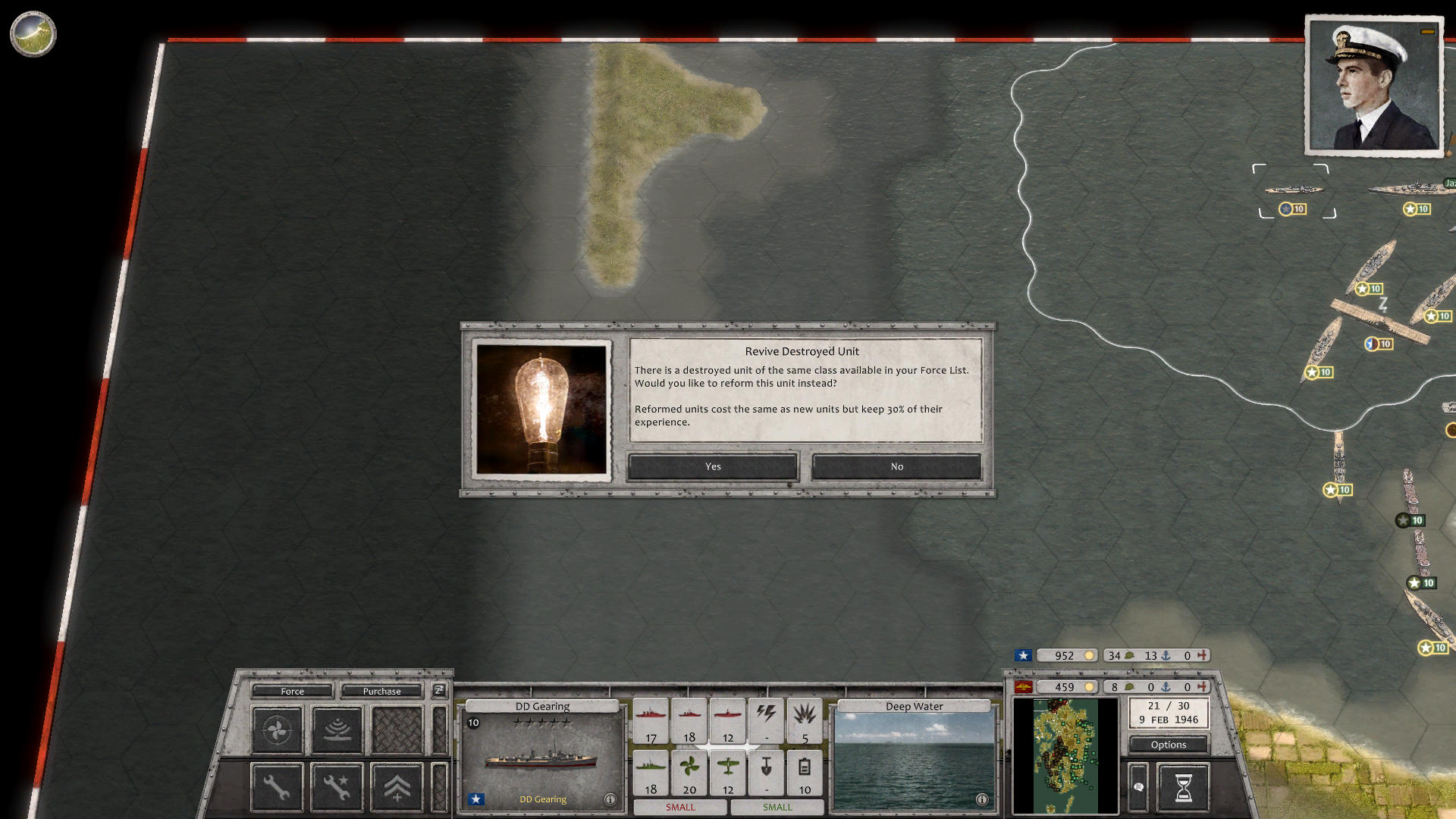The width and height of the screenshot is (1456, 819).
Task: Click the elite repair wrench-with-star icon
Action: coord(336,786)
